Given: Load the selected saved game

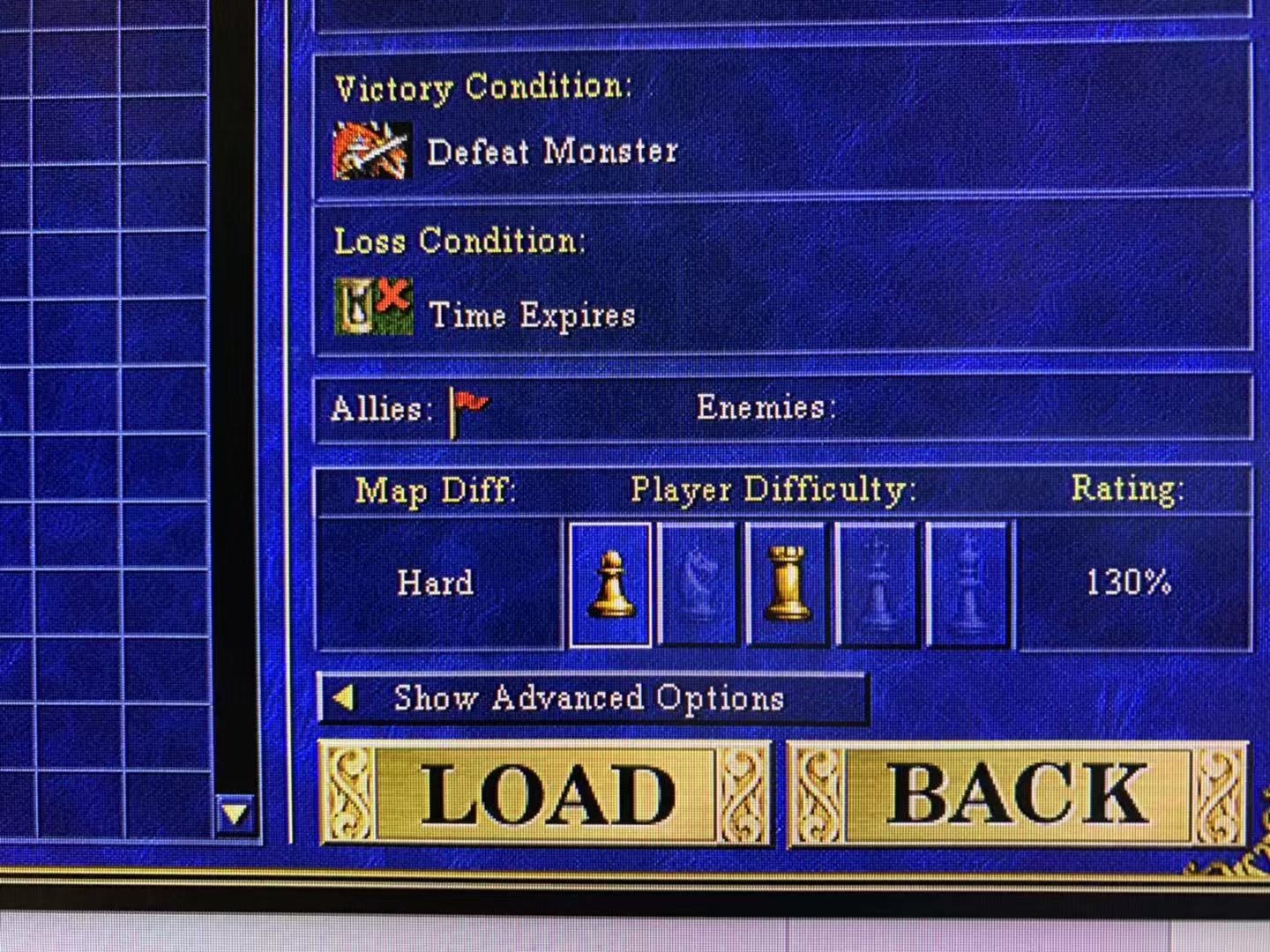Looking at the screenshot, I should pos(545,794).
